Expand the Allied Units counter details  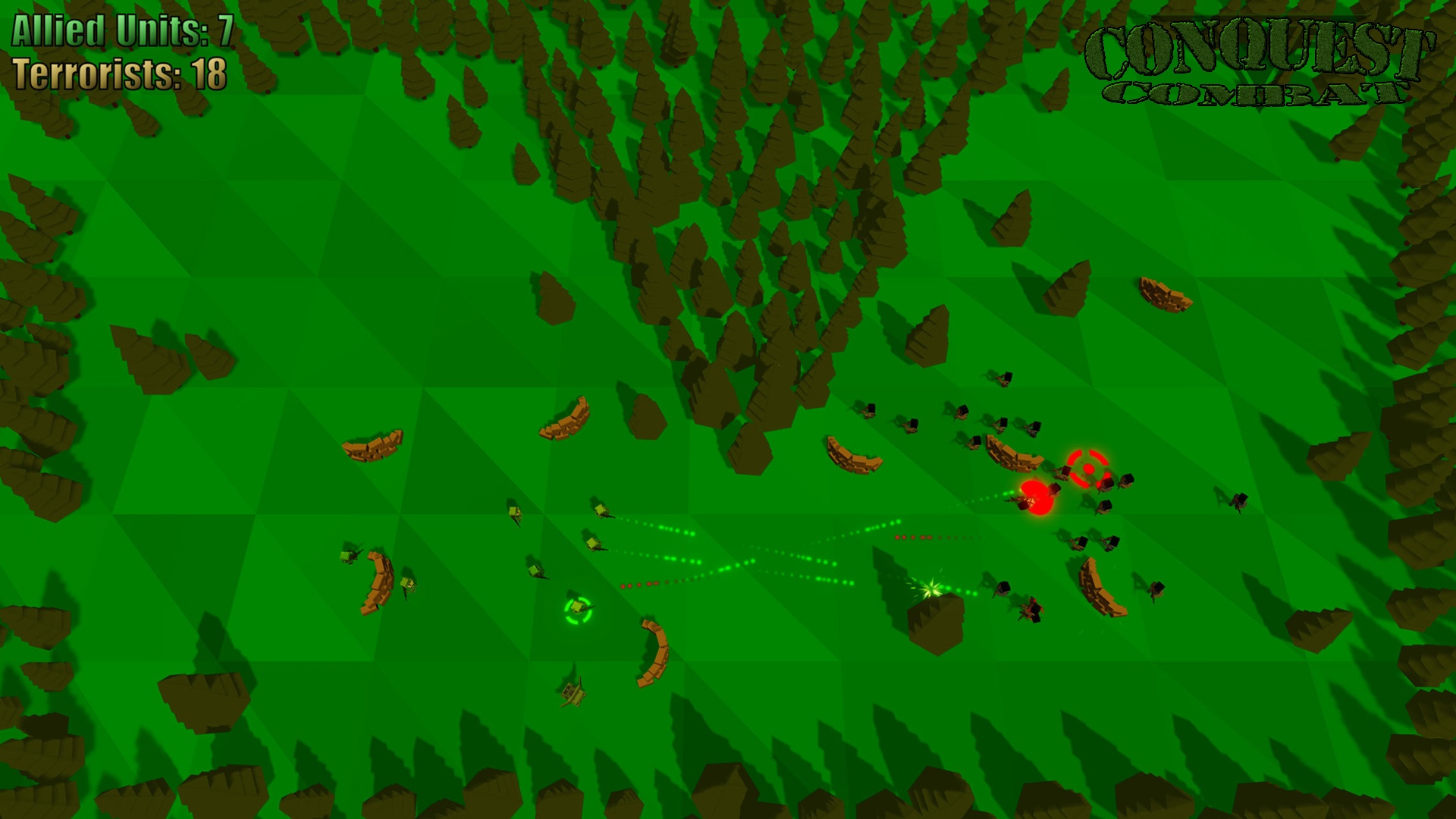[x=121, y=32]
